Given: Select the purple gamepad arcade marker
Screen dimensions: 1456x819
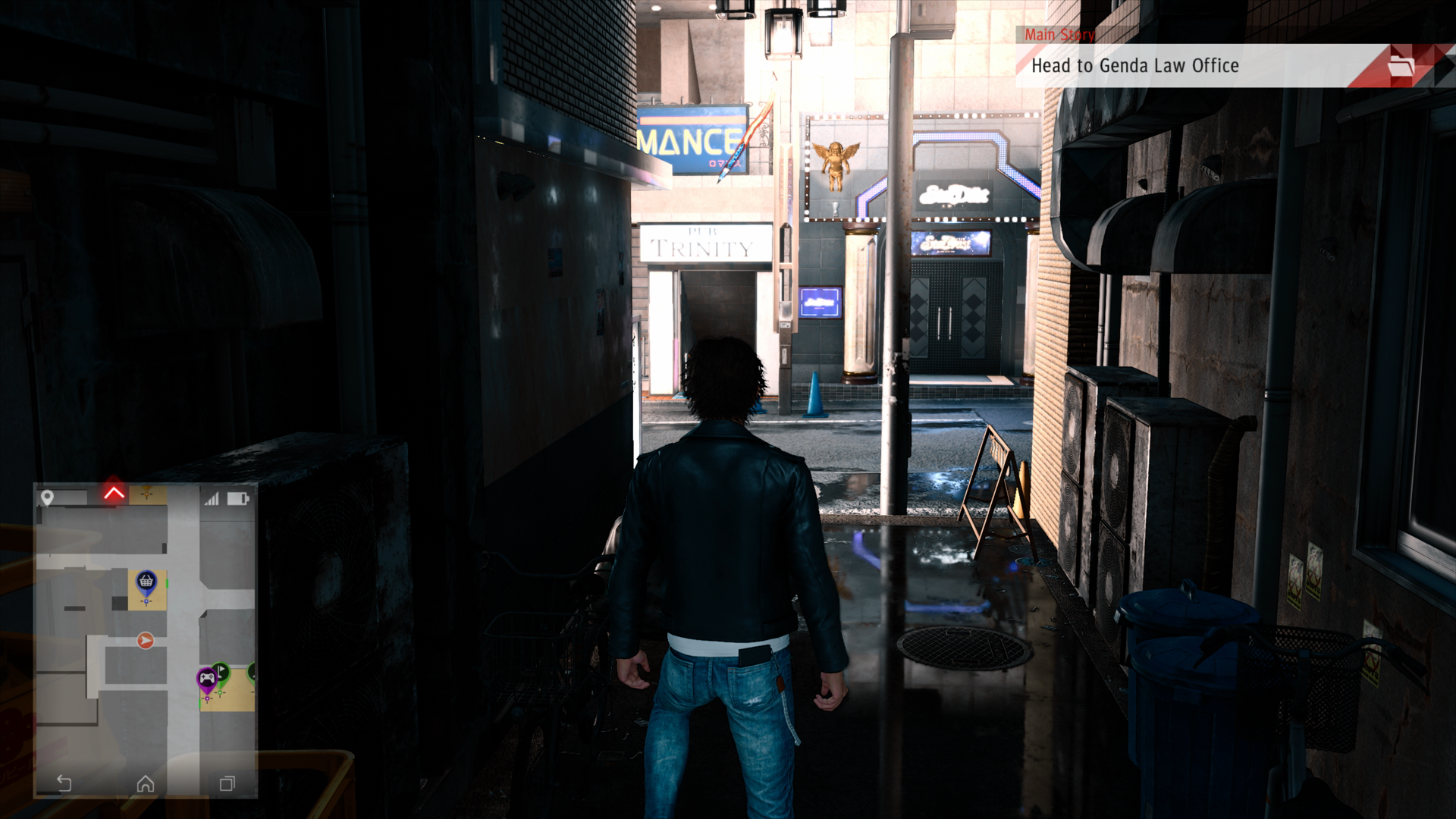Looking at the screenshot, I should click(x=206, y=677).
